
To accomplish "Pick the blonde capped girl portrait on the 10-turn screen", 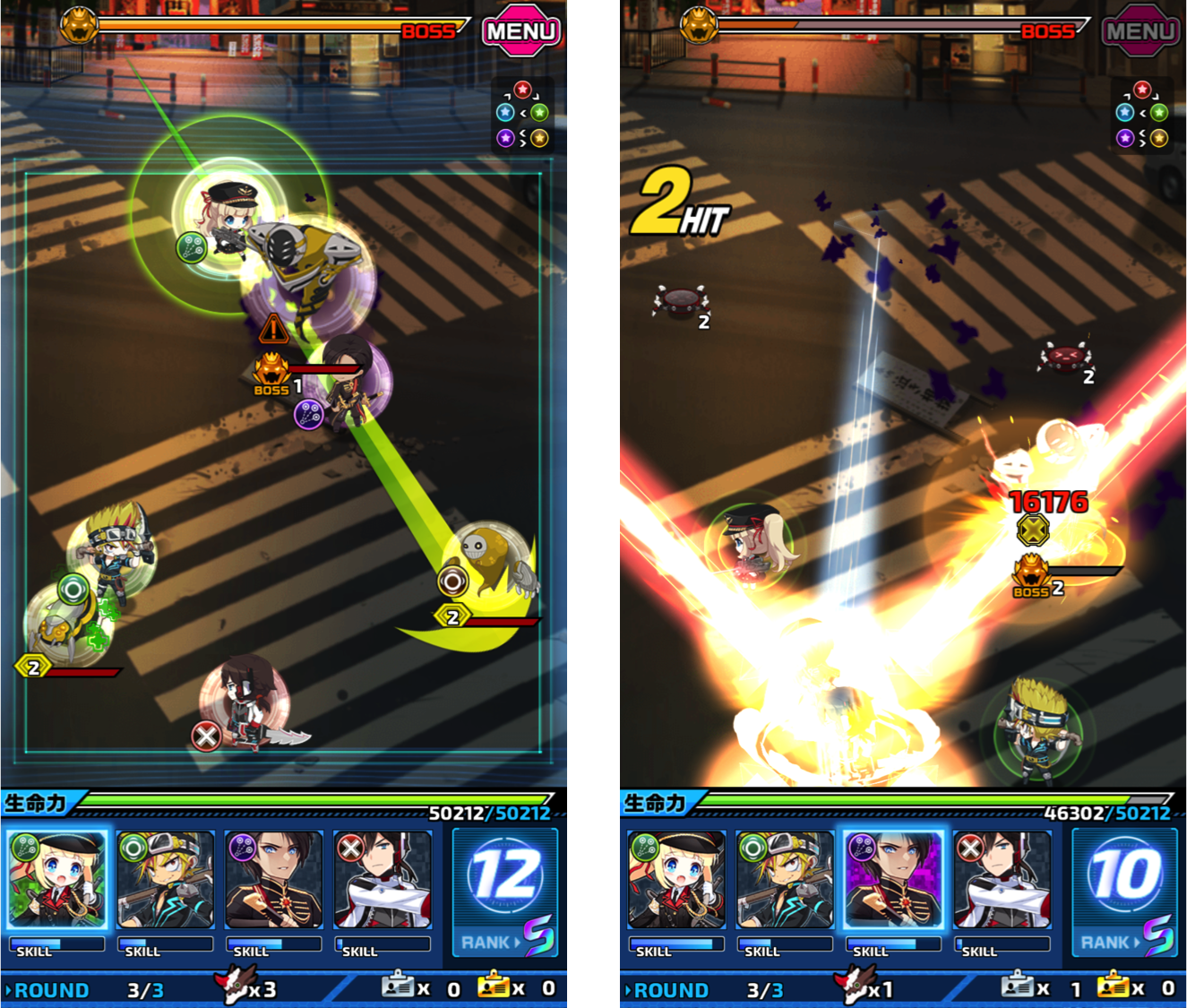I will 676,879.
